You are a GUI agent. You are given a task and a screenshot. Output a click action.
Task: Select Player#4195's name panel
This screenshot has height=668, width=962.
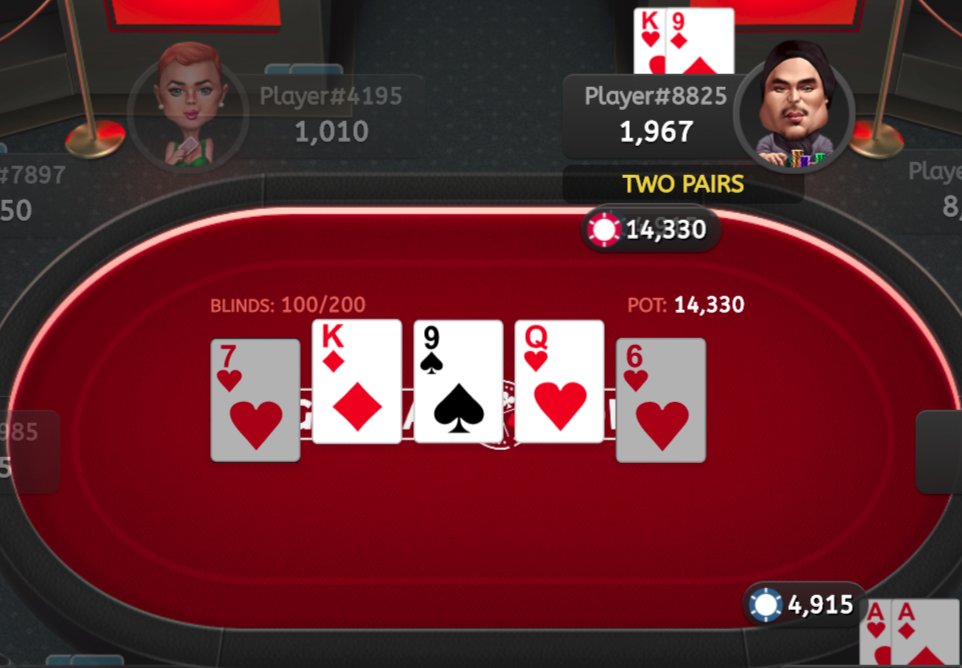pyautogui.click(x=330, y=115)
